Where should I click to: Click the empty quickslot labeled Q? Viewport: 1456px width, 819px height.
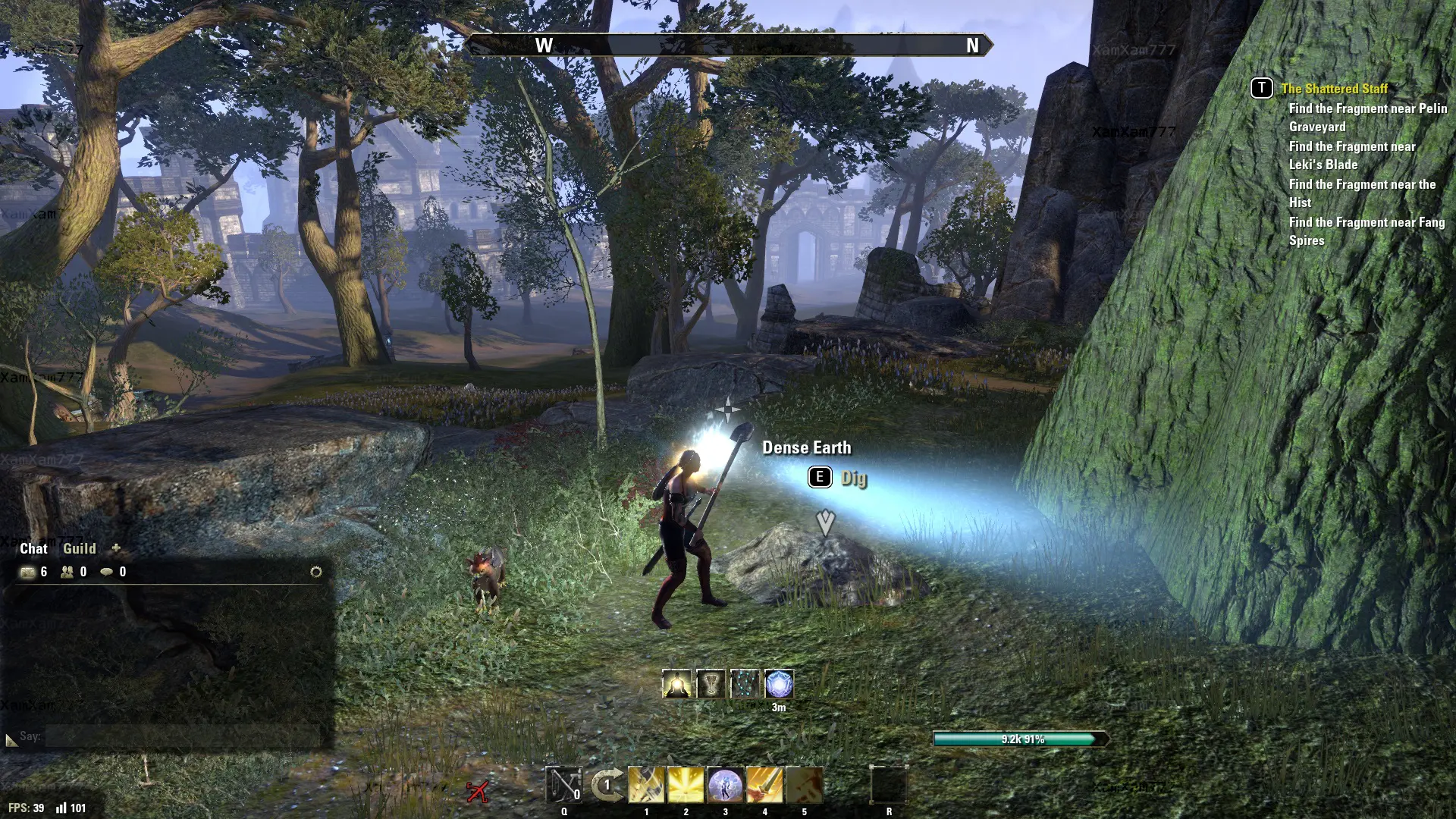point(563,785)
